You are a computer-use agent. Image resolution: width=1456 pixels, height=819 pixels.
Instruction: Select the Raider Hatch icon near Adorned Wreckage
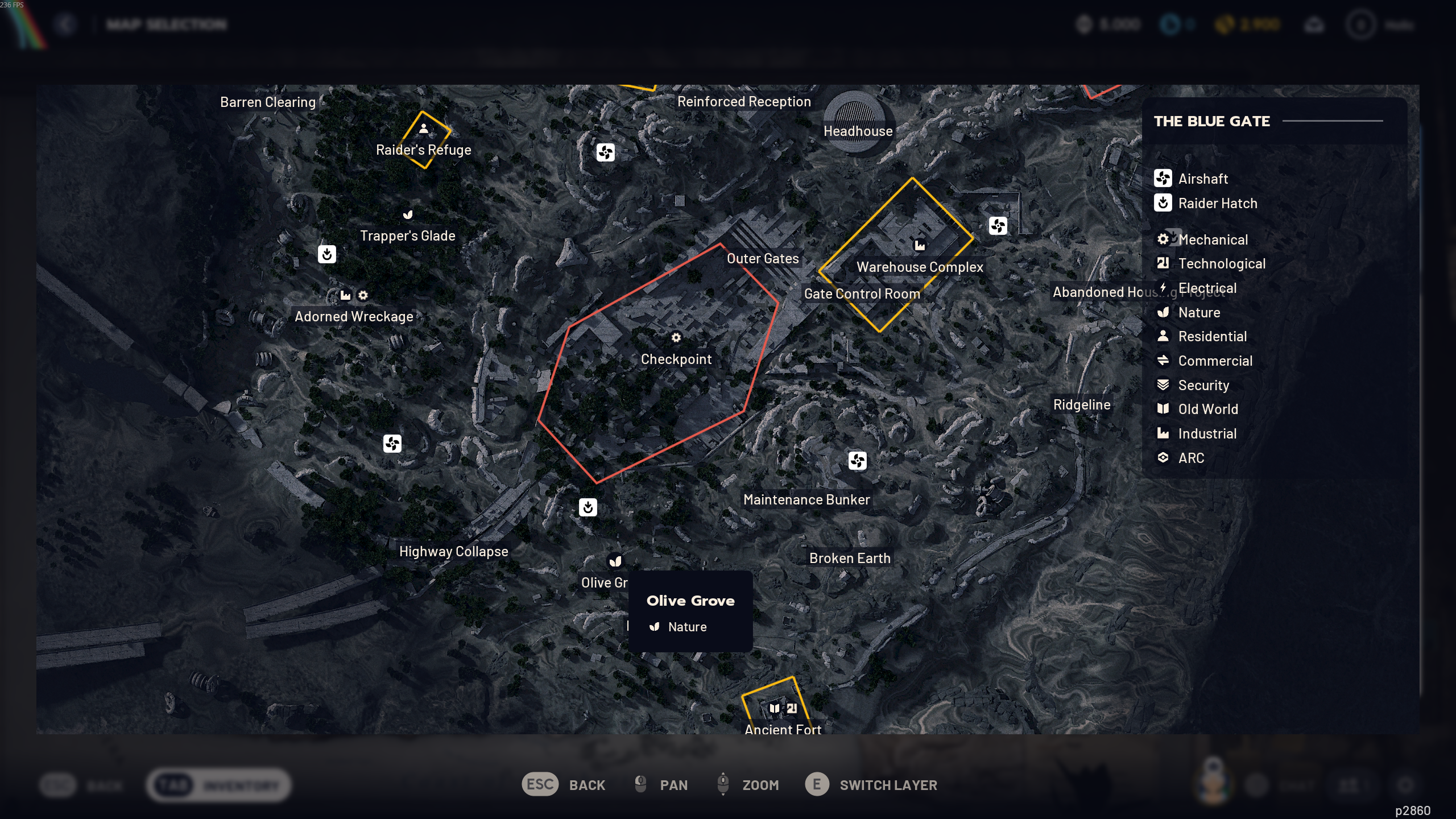327,254
